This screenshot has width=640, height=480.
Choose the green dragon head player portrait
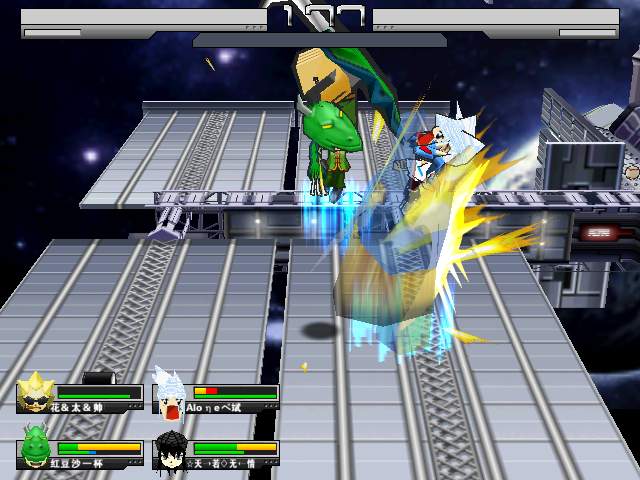37,447
